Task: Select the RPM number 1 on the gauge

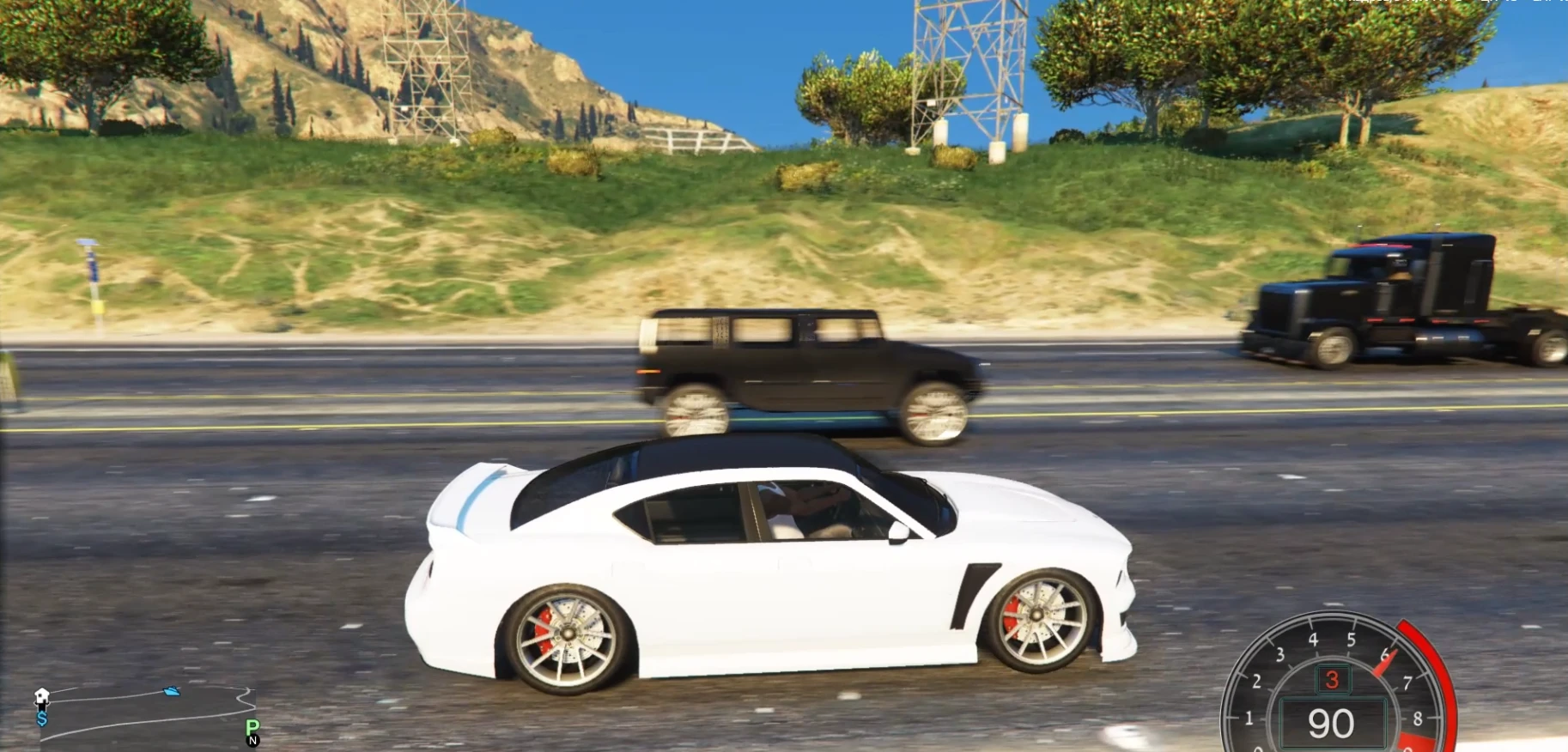Action: (x=1249, y=716)
